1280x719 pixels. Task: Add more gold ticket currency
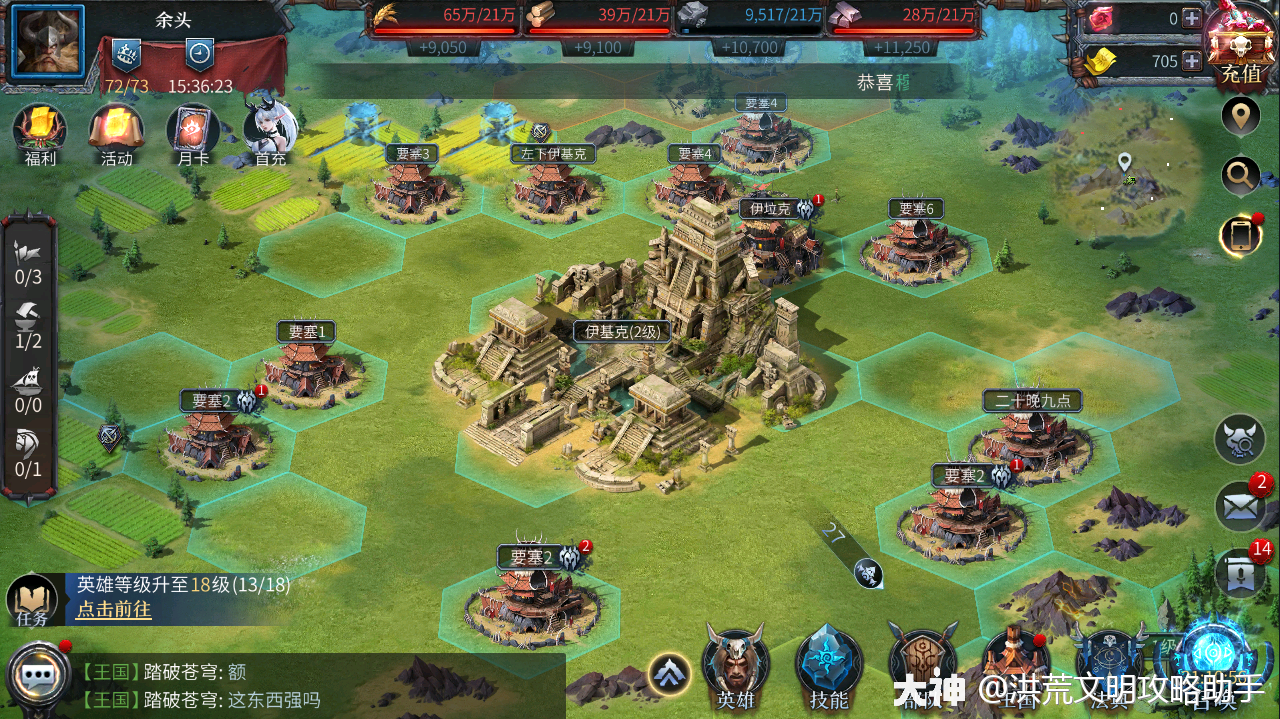point(1192,61)
